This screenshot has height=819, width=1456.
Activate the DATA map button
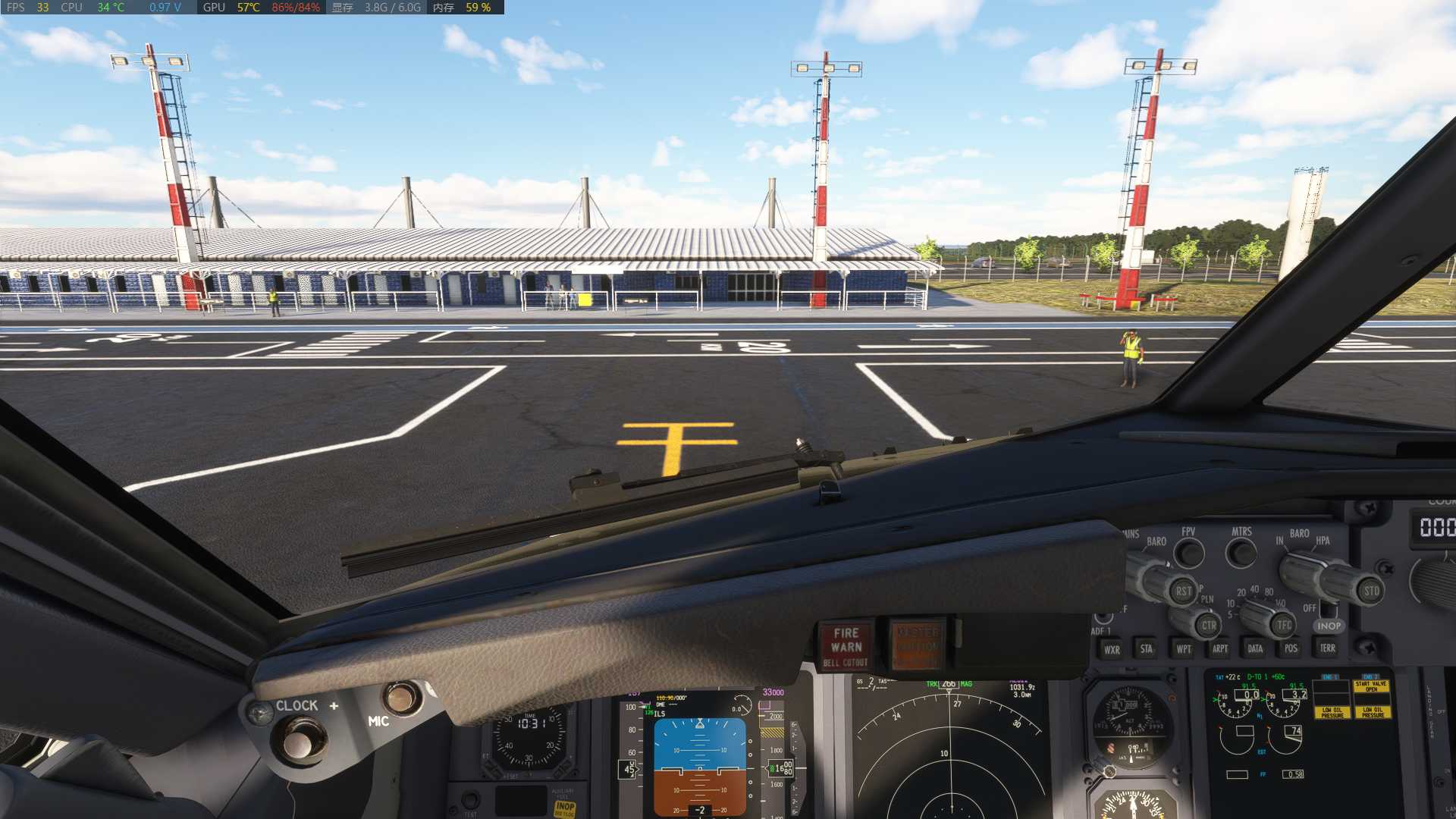point(1255,648)
